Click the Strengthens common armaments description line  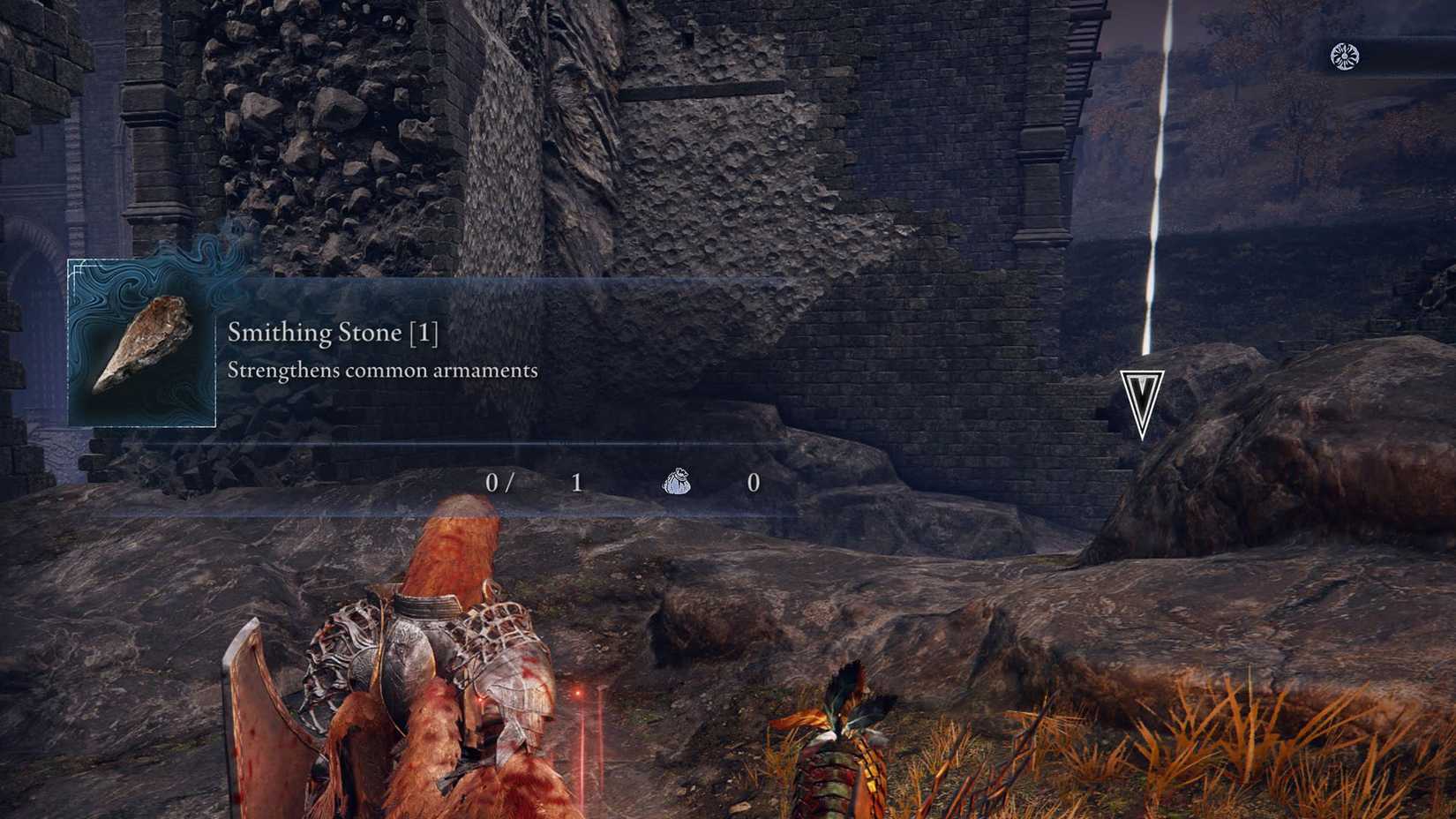(x=383, y=371)
